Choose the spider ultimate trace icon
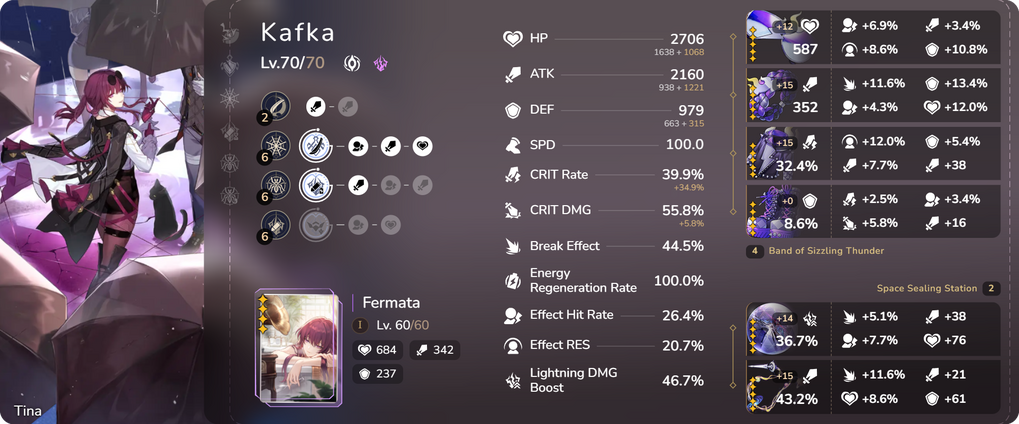This screenshot has height=424, width=1019. [277, 185]
